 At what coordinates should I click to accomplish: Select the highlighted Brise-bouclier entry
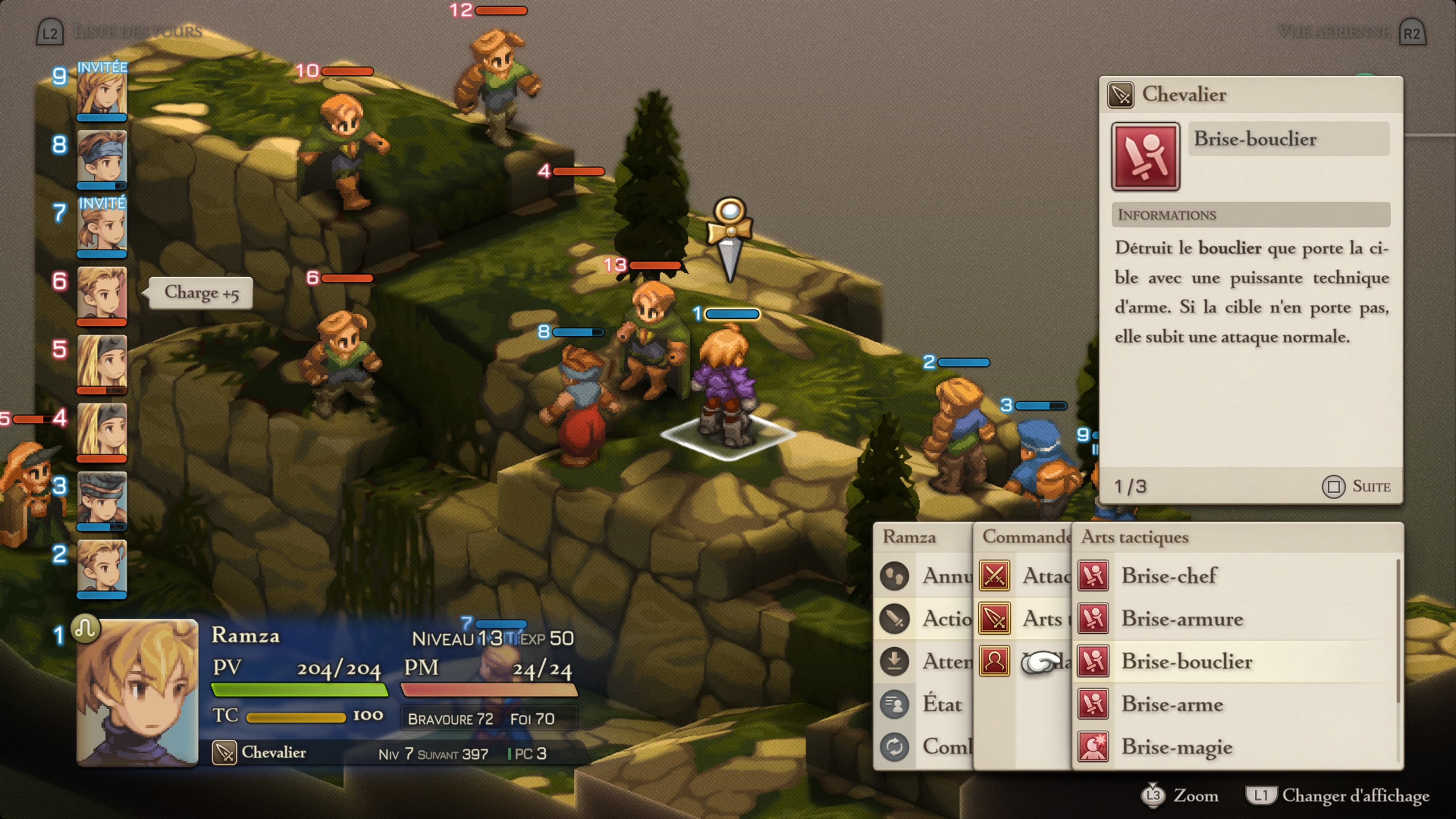coord(1186,661)
